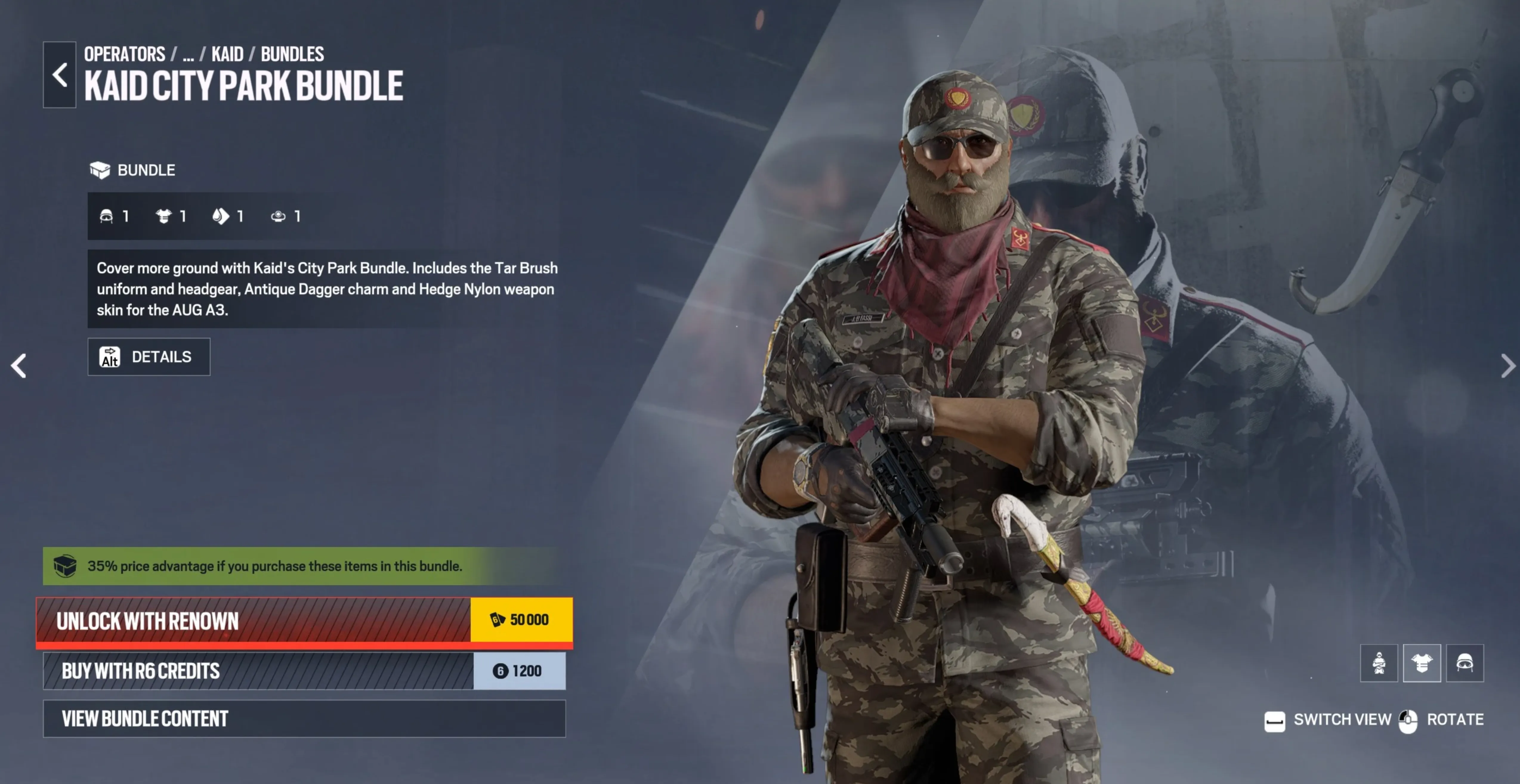
Task: Click the back arrow beside the bundle title
Action: (58, 75)
